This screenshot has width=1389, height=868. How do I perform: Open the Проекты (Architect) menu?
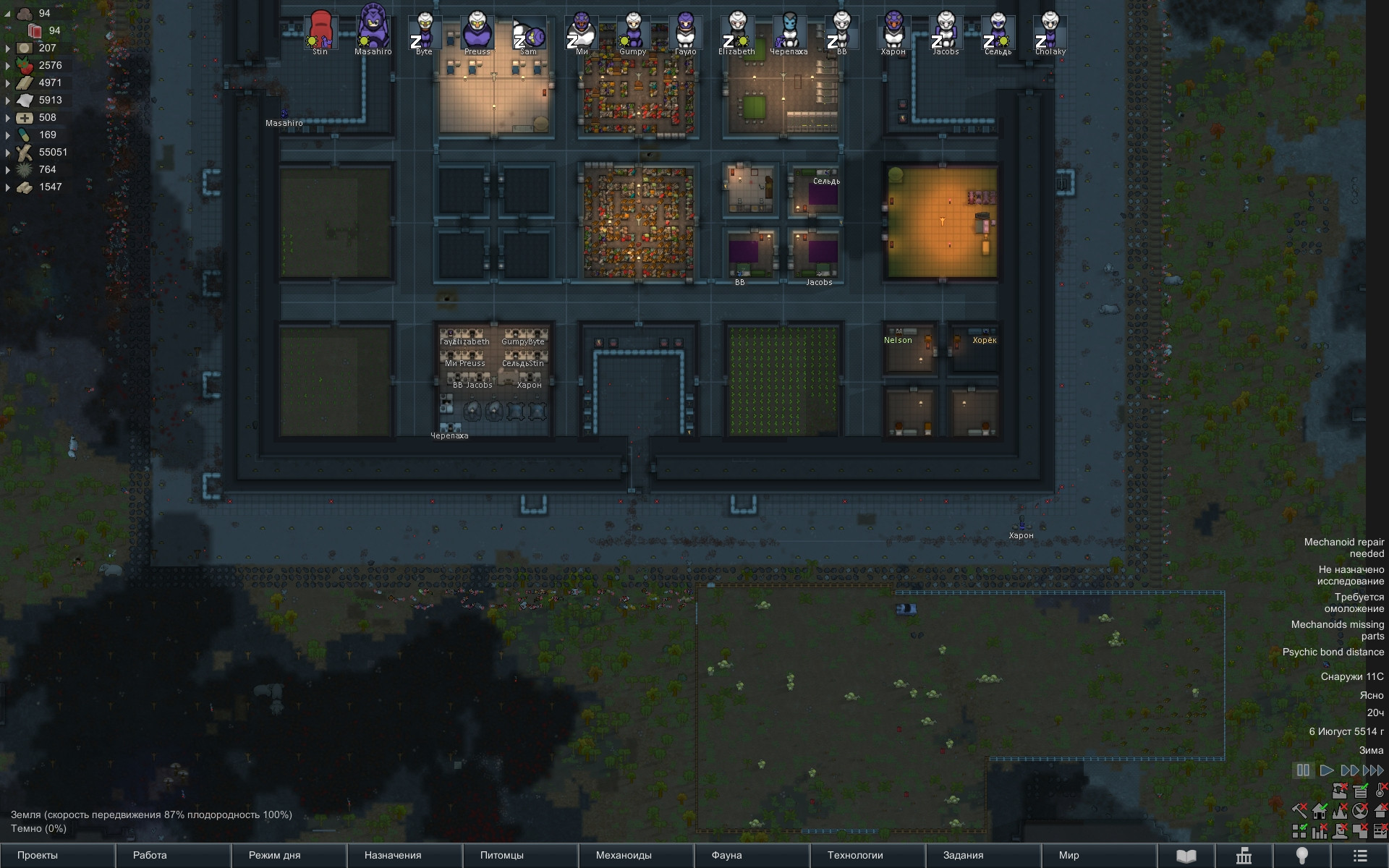[x=38, y=855]
